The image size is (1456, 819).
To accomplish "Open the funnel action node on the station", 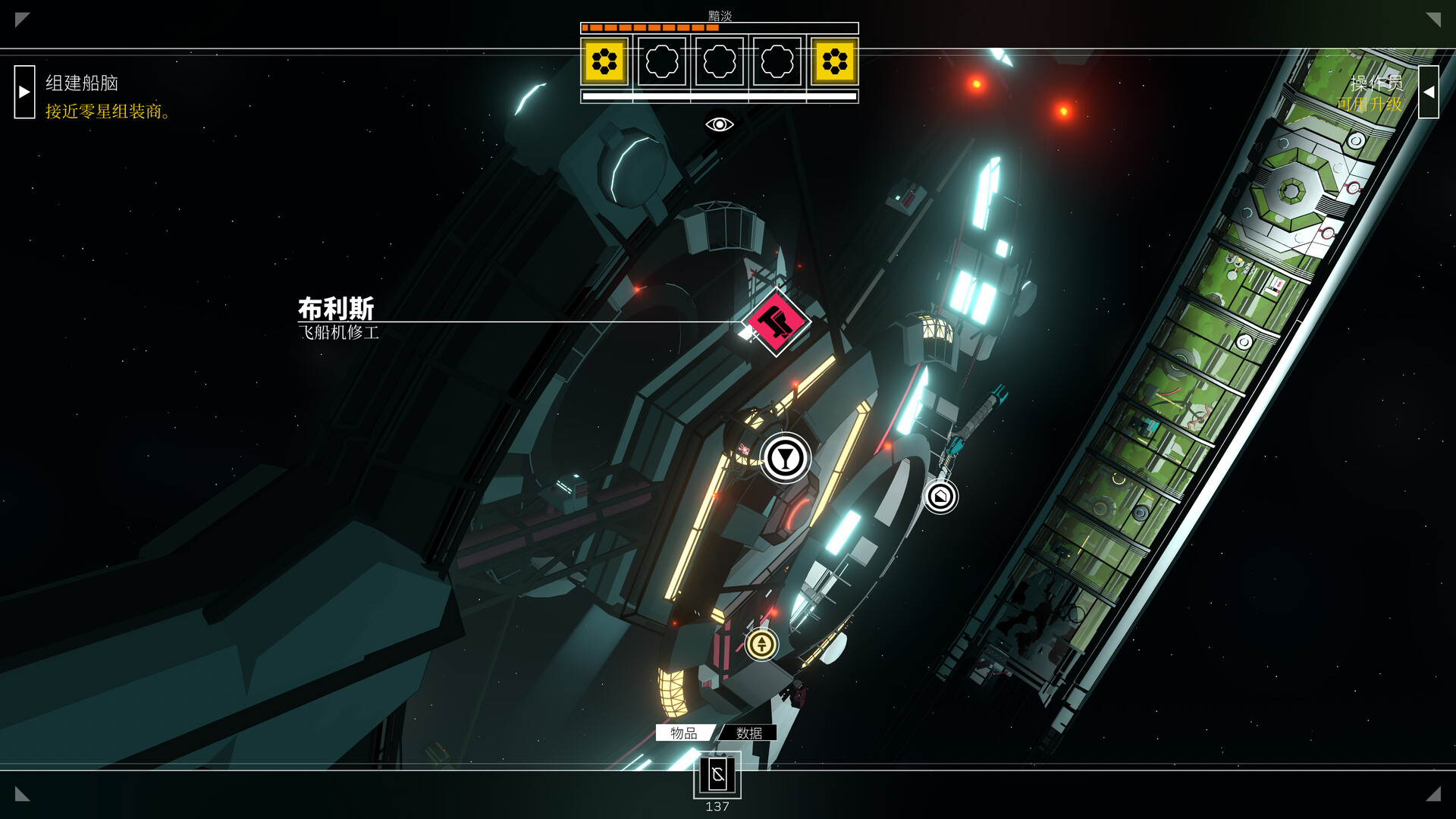I will [786, 458].
